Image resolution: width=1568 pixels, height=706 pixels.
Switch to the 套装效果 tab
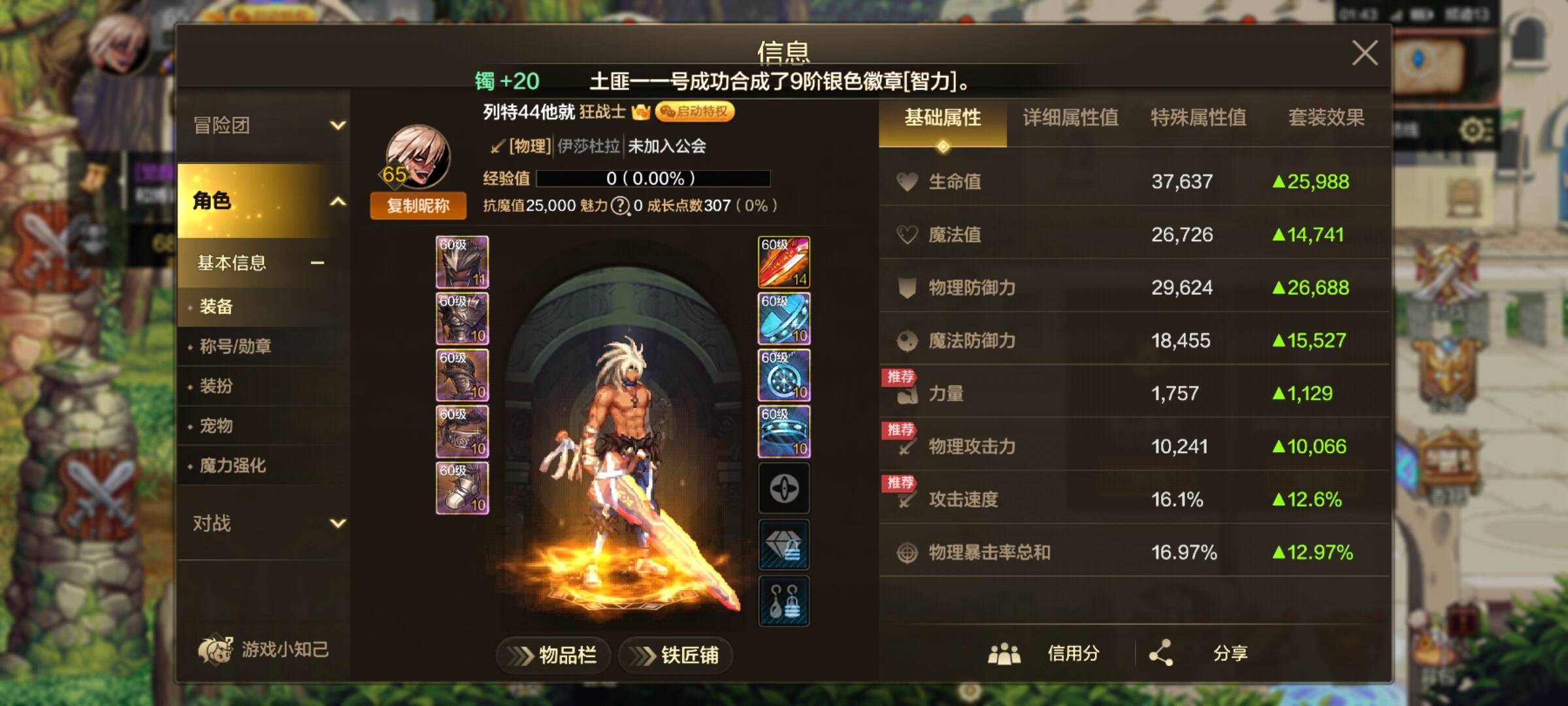[x=1326, y=118]
